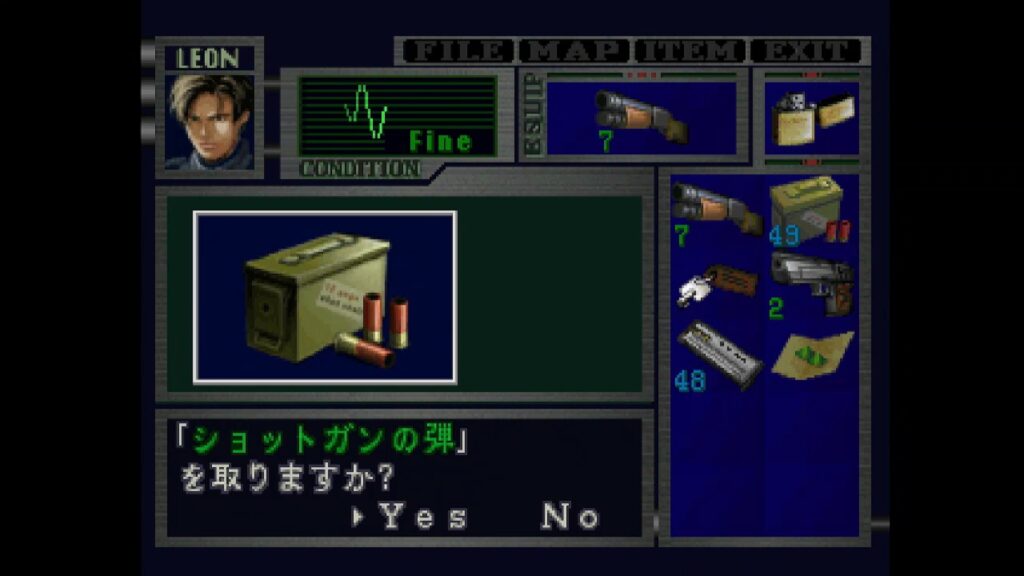Select the shotgun in the inventory grid
The image size is (1024, 576).
tap(715, 208)
